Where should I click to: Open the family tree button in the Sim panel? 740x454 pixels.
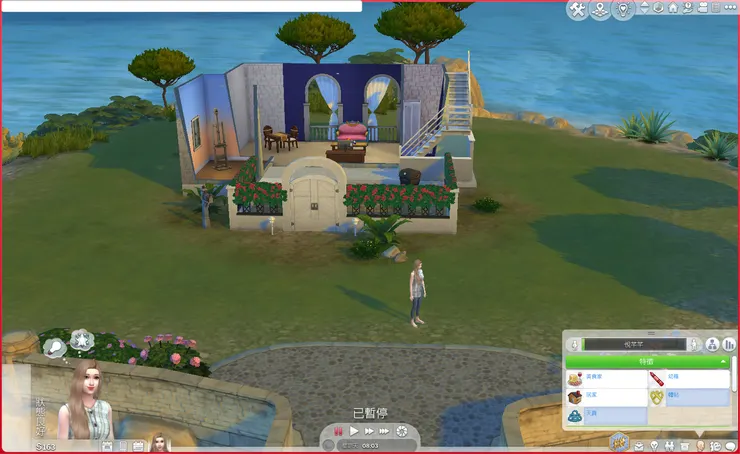point(713,344)
